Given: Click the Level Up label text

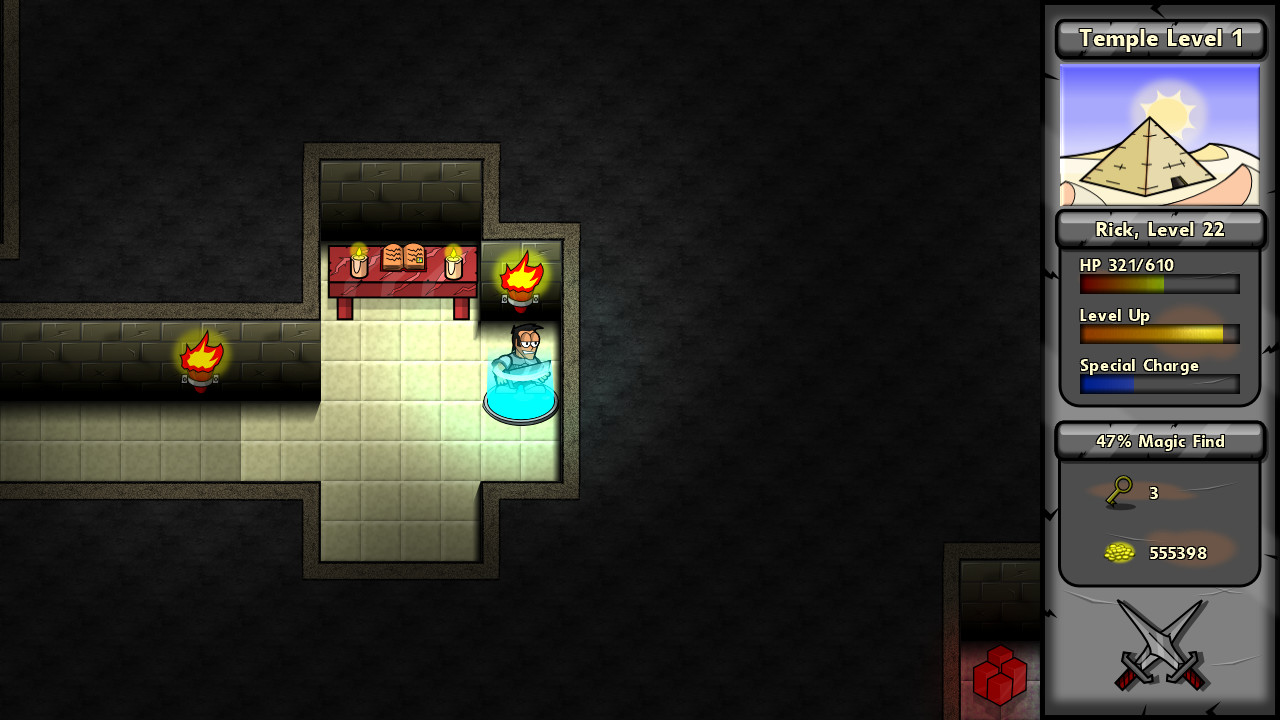Looking at the screenshot, I should [x=1114, y=315].
